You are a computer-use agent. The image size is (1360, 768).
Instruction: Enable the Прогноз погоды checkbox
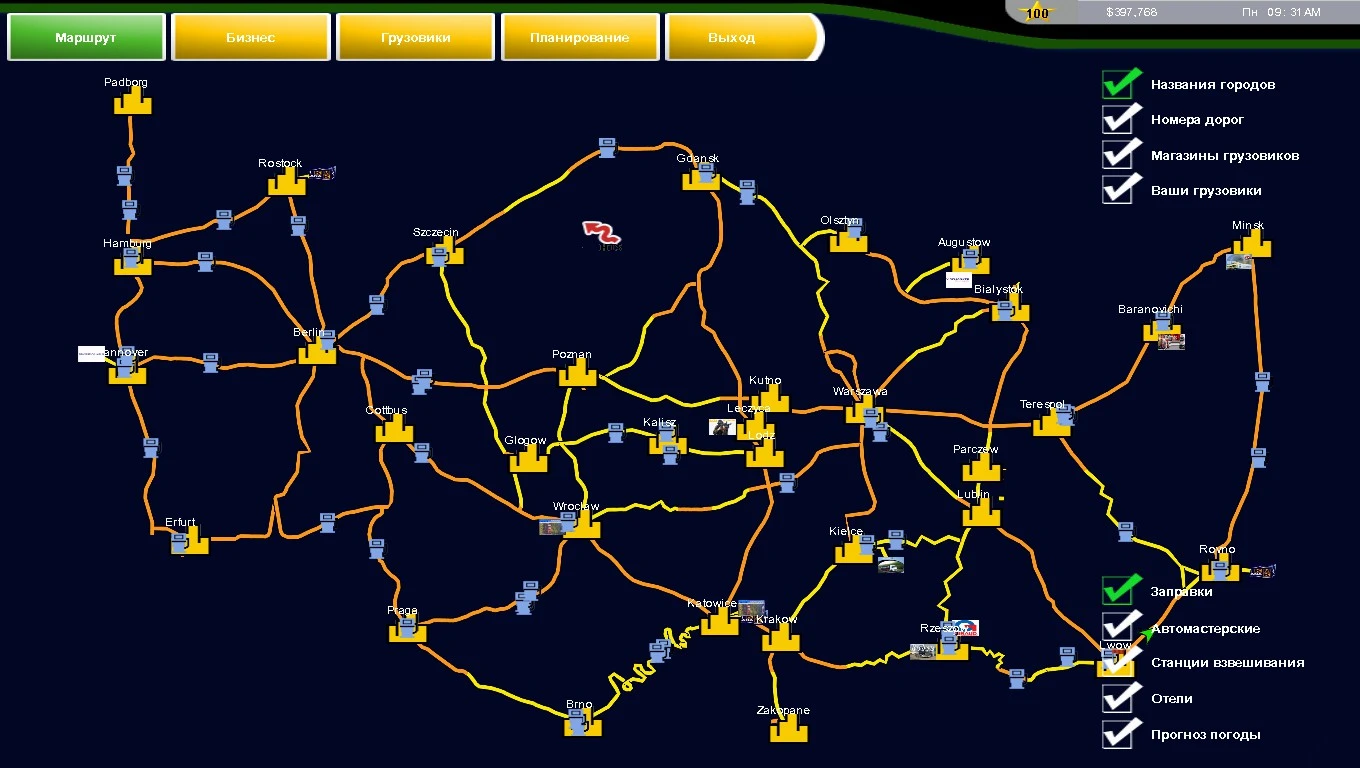1119,733
